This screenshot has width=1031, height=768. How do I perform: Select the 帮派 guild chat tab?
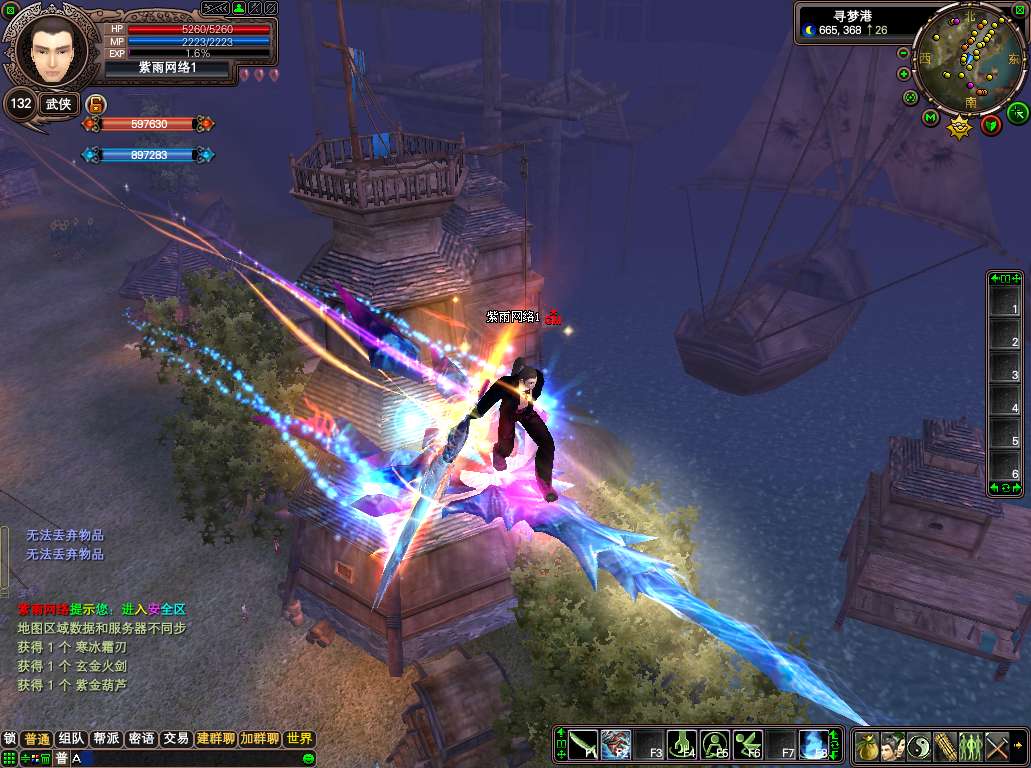coord(106,739)
